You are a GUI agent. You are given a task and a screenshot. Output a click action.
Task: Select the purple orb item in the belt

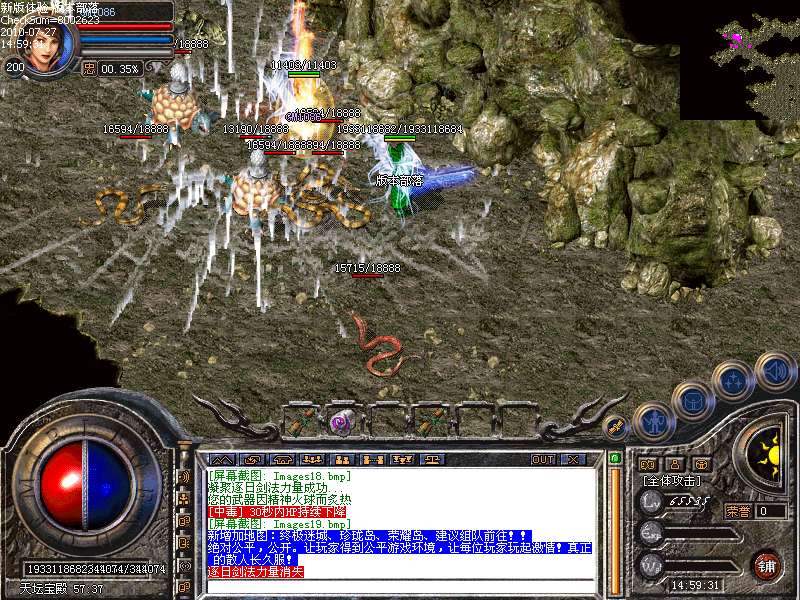343,421
